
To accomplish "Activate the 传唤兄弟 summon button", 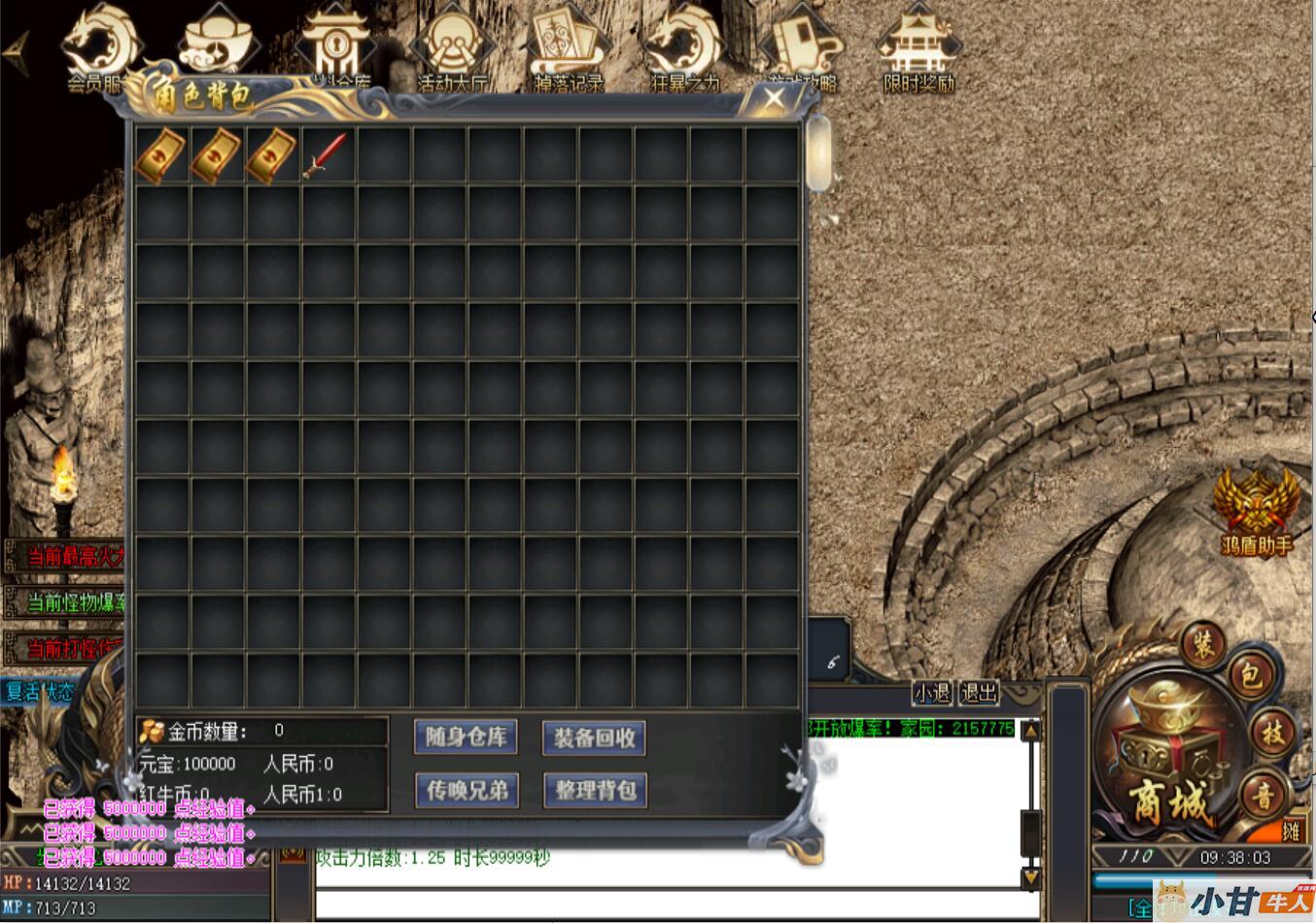I will 467,790.
